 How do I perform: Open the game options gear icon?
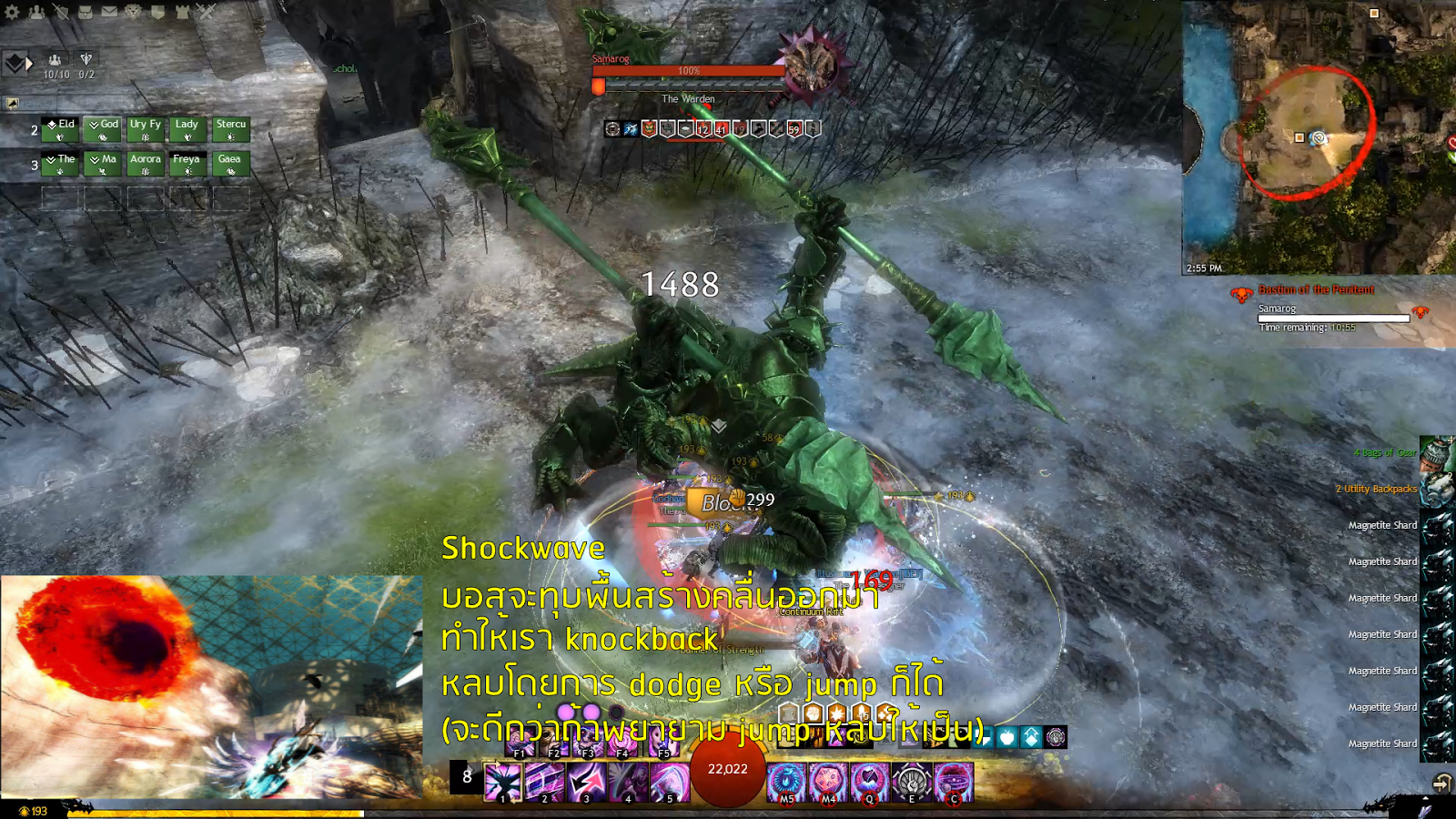pyautogui.click(x=11, y=11)
